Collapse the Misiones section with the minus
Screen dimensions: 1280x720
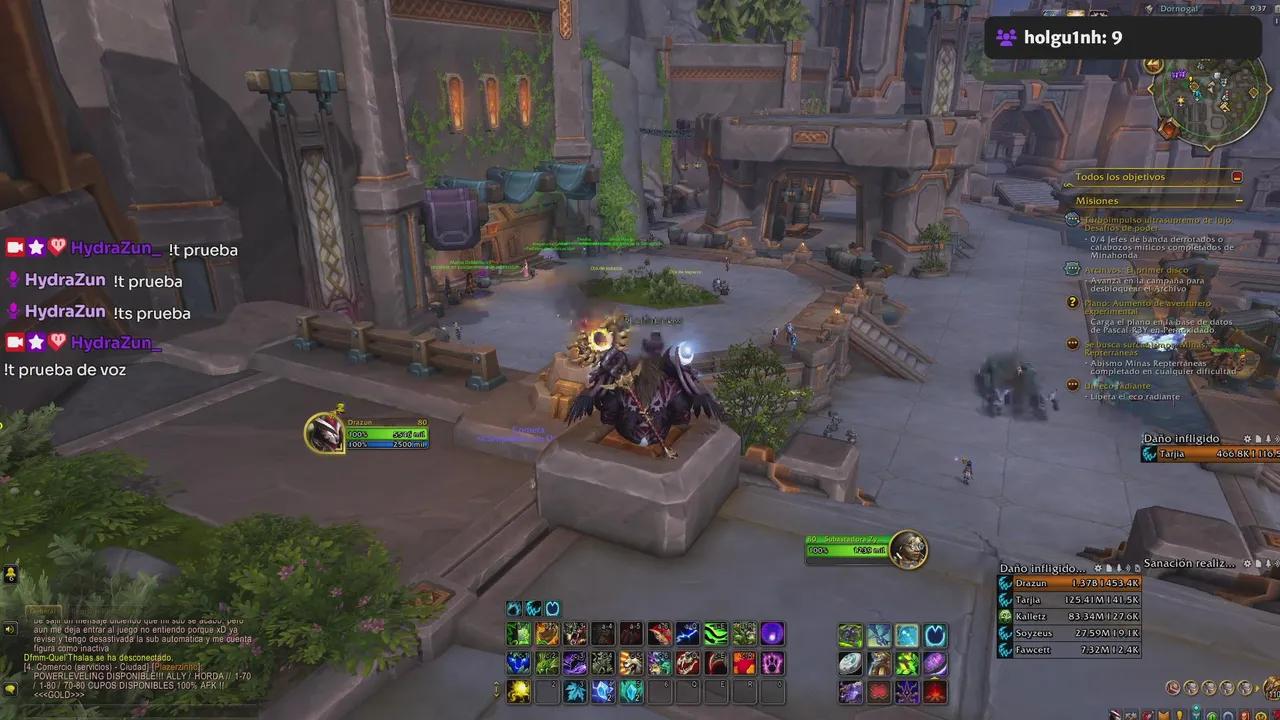coord(1238,201)
